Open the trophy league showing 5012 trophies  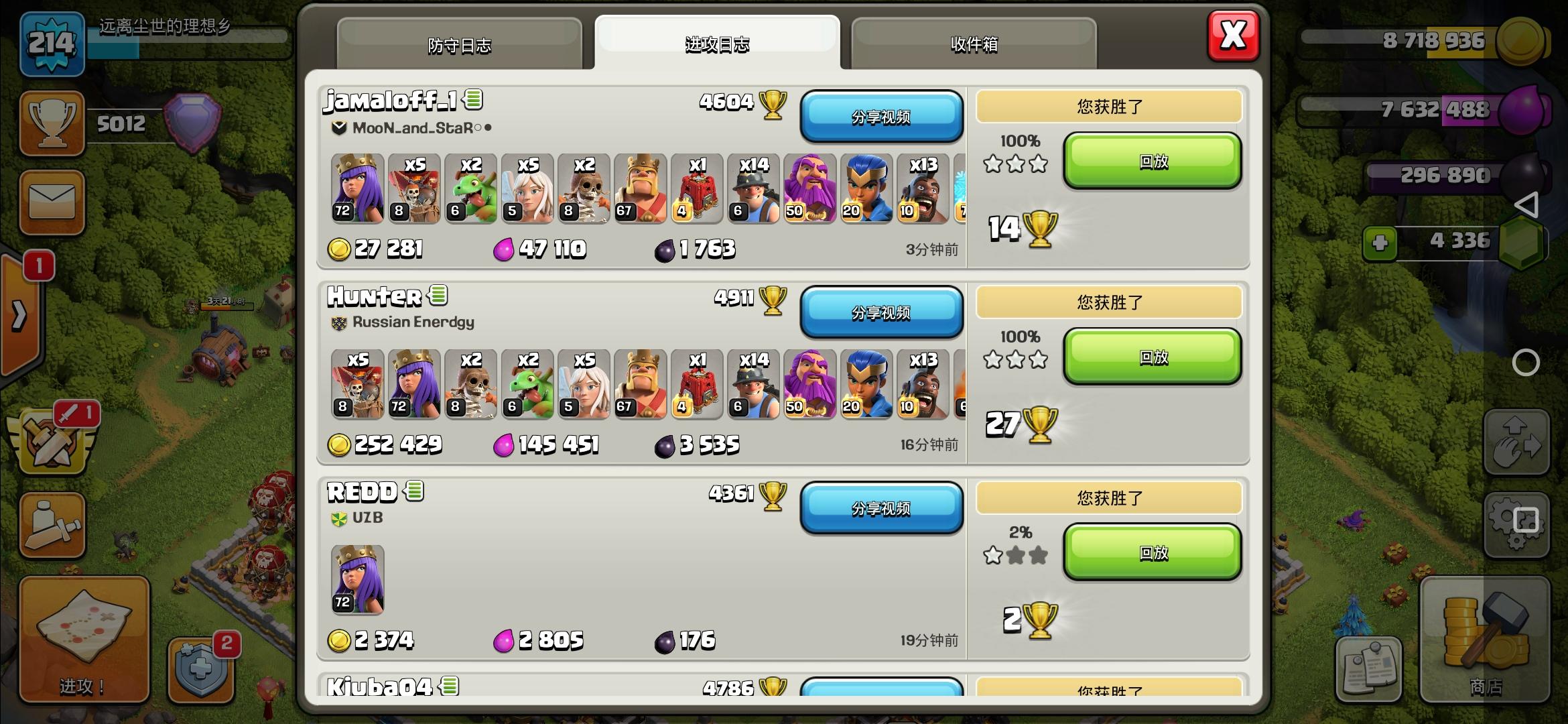tap(52, 124)
